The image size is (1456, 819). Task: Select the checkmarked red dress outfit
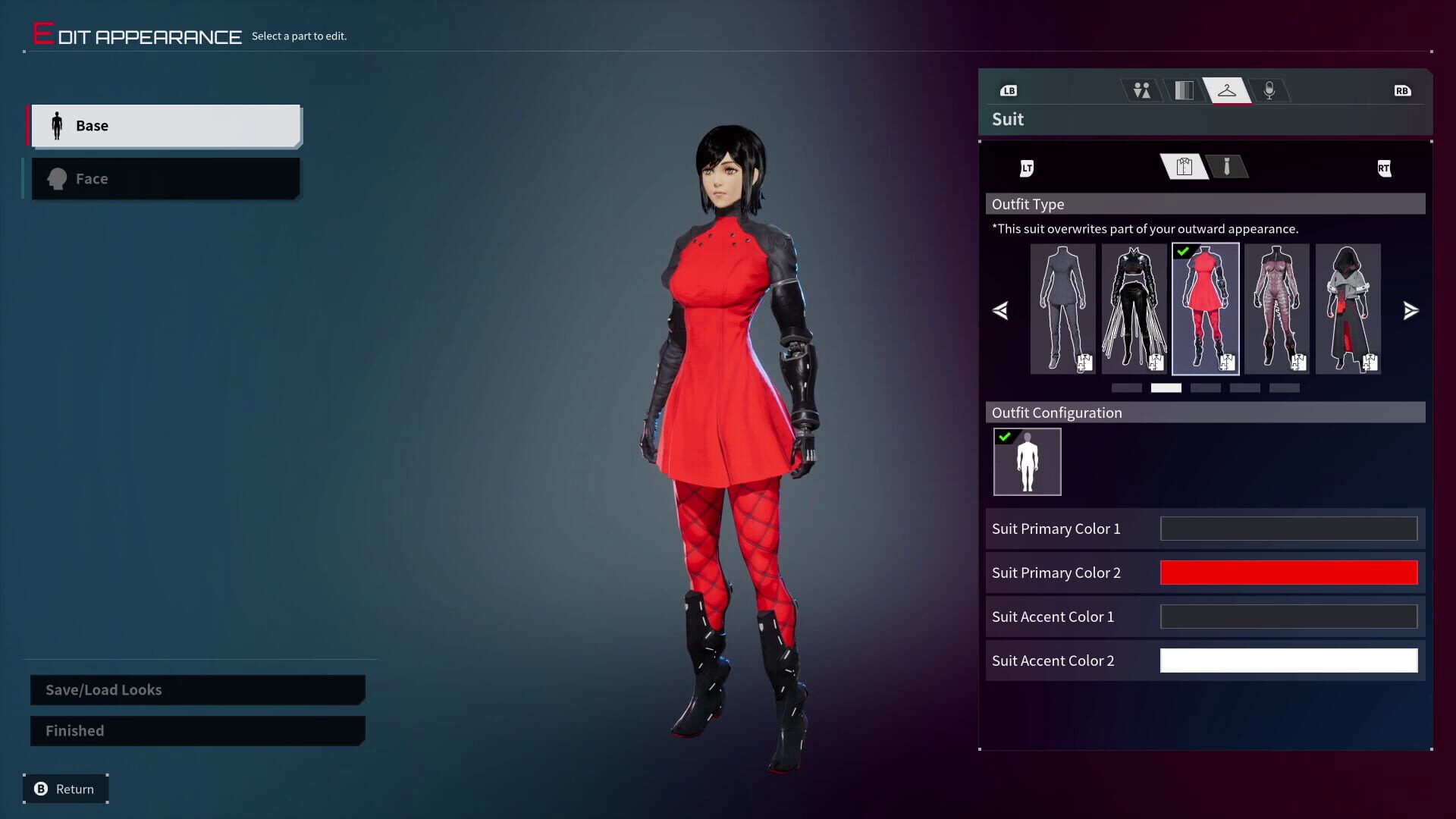point(1205,309)
